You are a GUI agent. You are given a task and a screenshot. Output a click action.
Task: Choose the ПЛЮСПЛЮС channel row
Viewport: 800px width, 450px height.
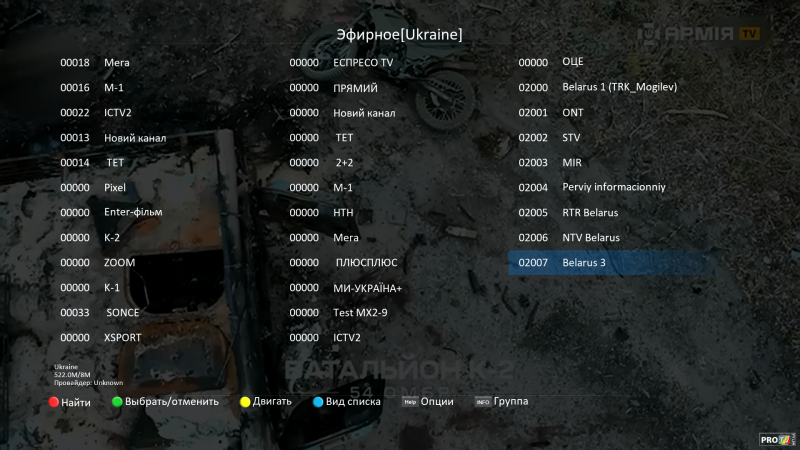[x=366, y=262]
